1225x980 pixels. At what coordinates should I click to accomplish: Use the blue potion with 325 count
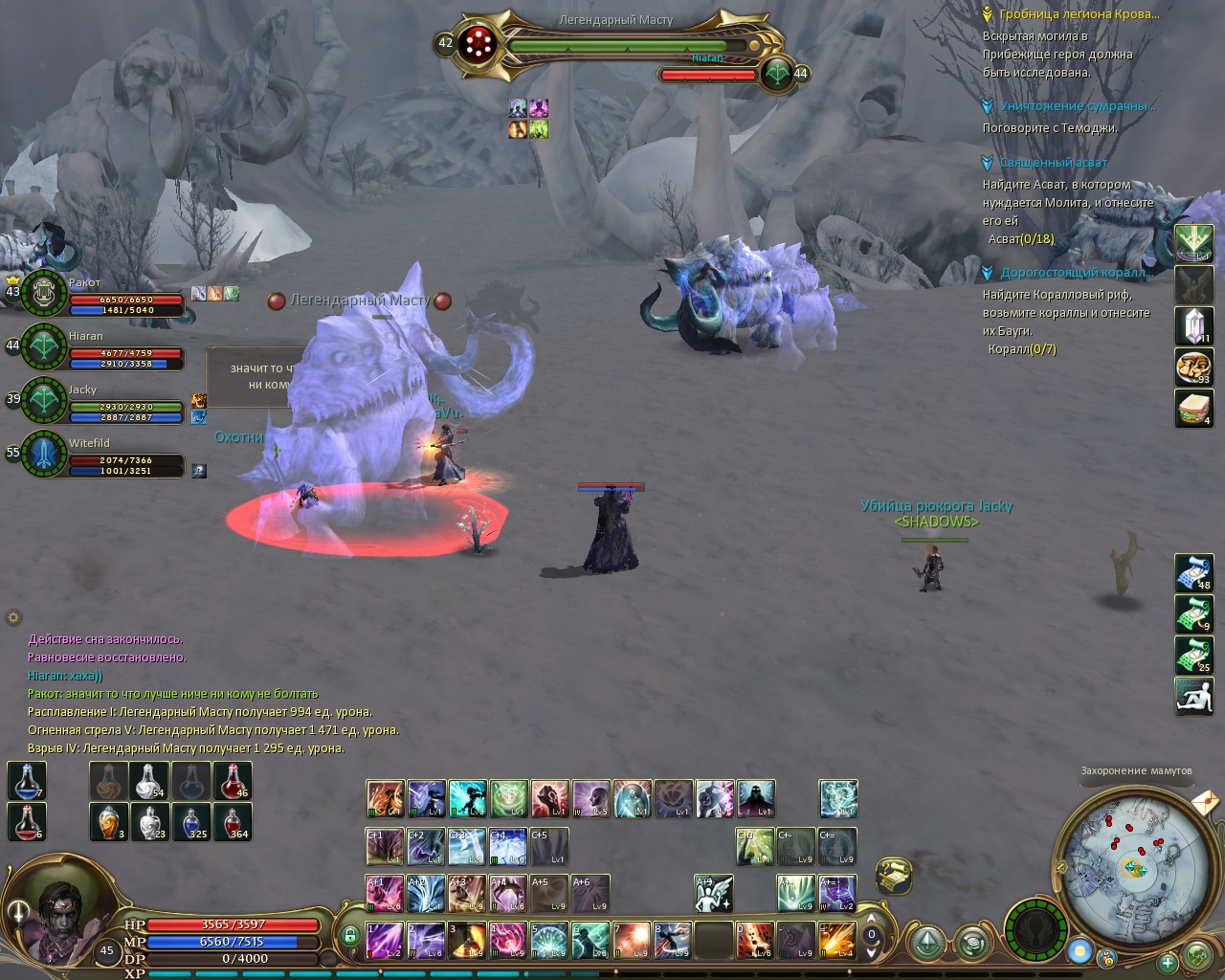coord(191,822)
